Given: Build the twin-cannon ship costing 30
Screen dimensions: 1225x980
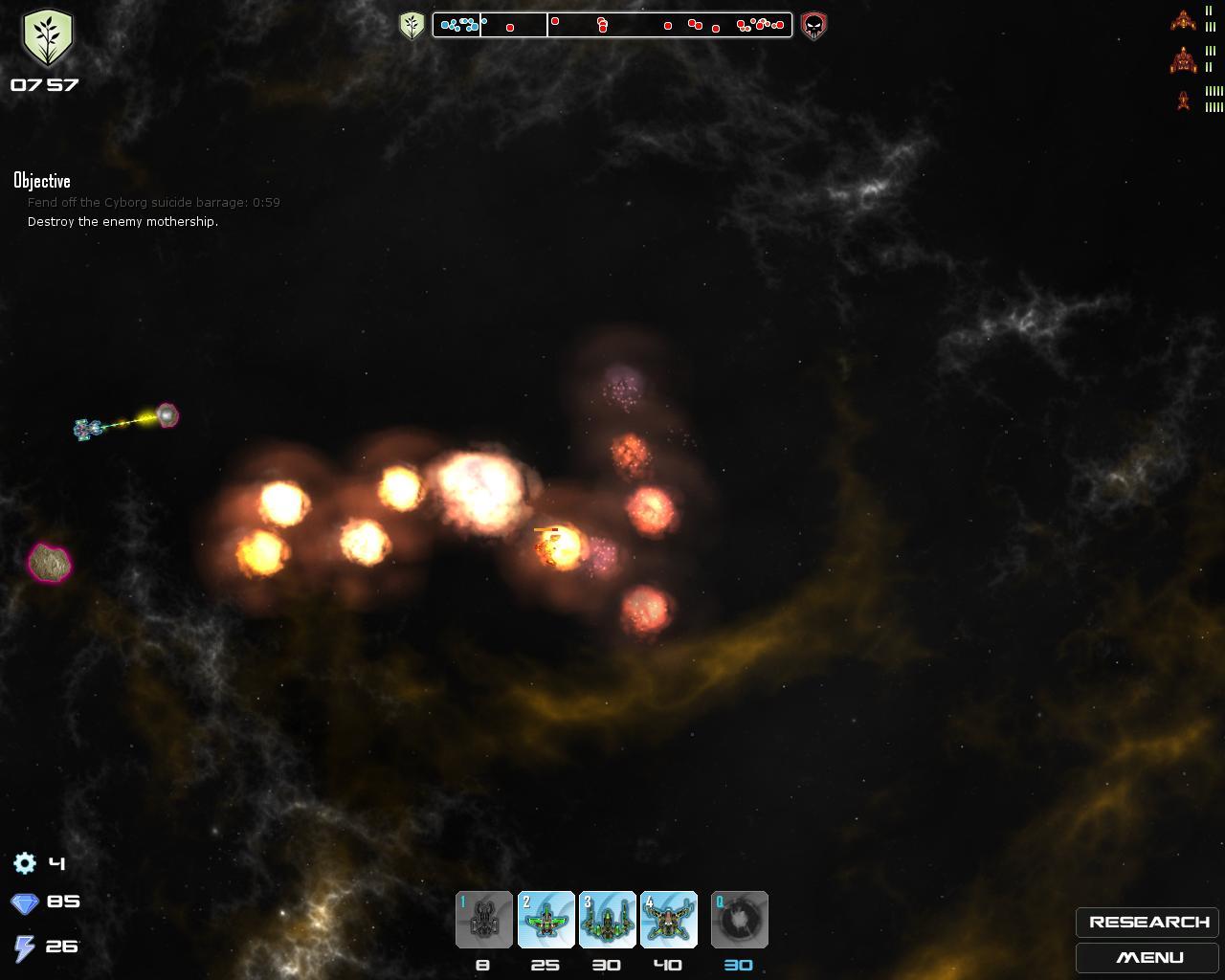Looking at the screenshot, I should (x=607, y=920).
